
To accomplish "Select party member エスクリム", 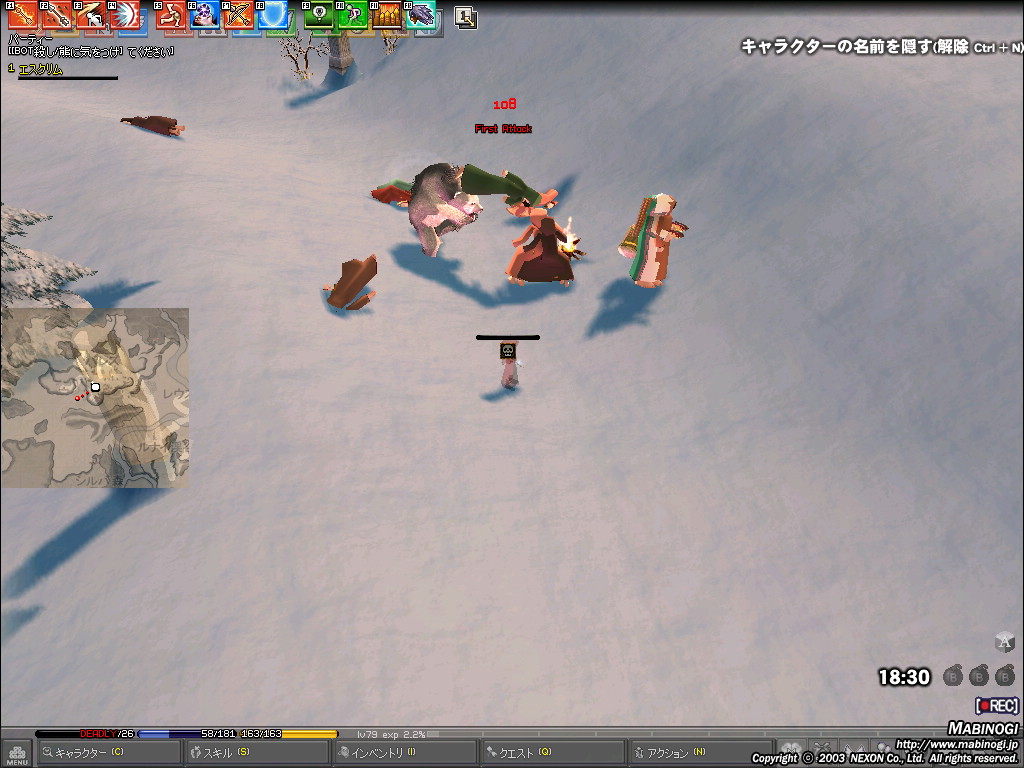I will pos(40,70).
